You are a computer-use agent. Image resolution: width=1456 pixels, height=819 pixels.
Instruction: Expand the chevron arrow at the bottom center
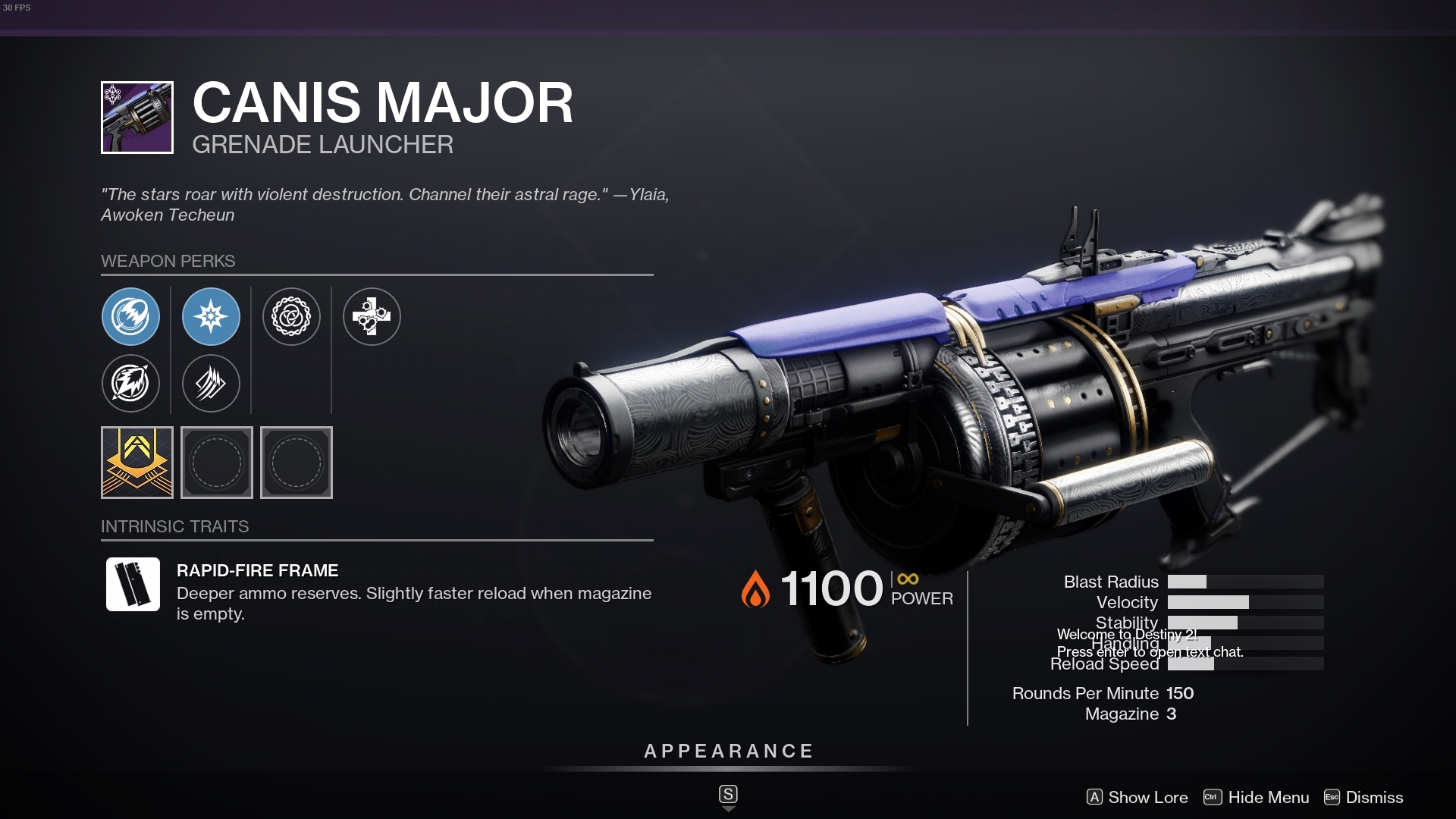(728, 808)
